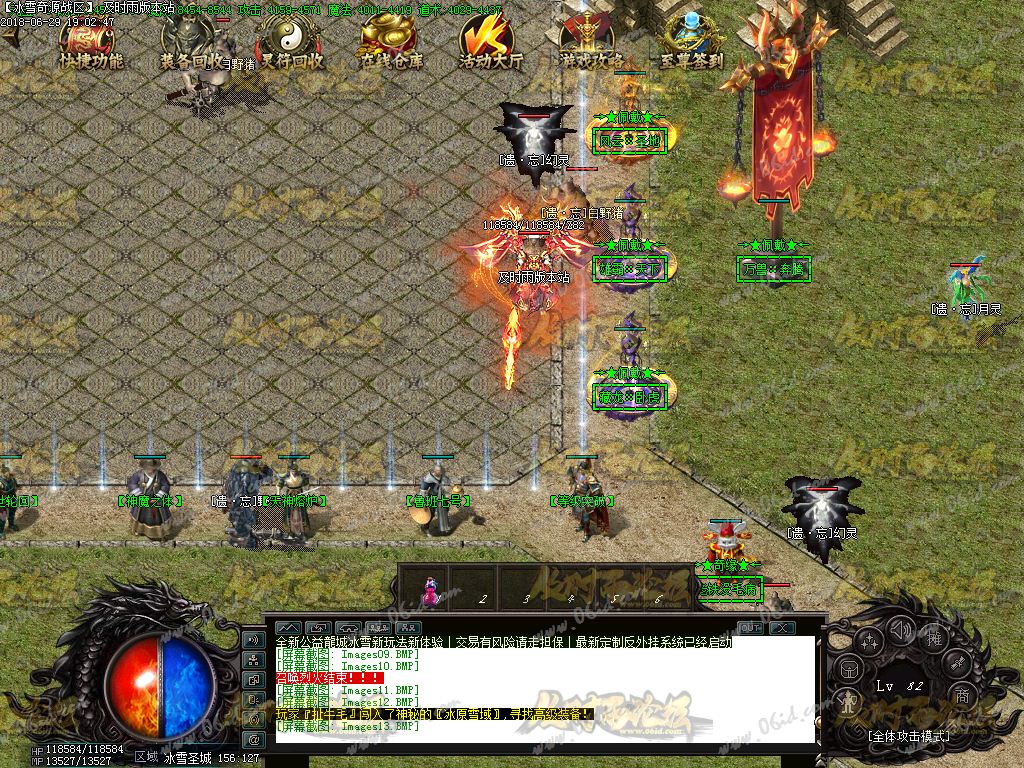Click inside the chat log box
The width and height of the screenshot is (1024, 768).
coord(540,690)
